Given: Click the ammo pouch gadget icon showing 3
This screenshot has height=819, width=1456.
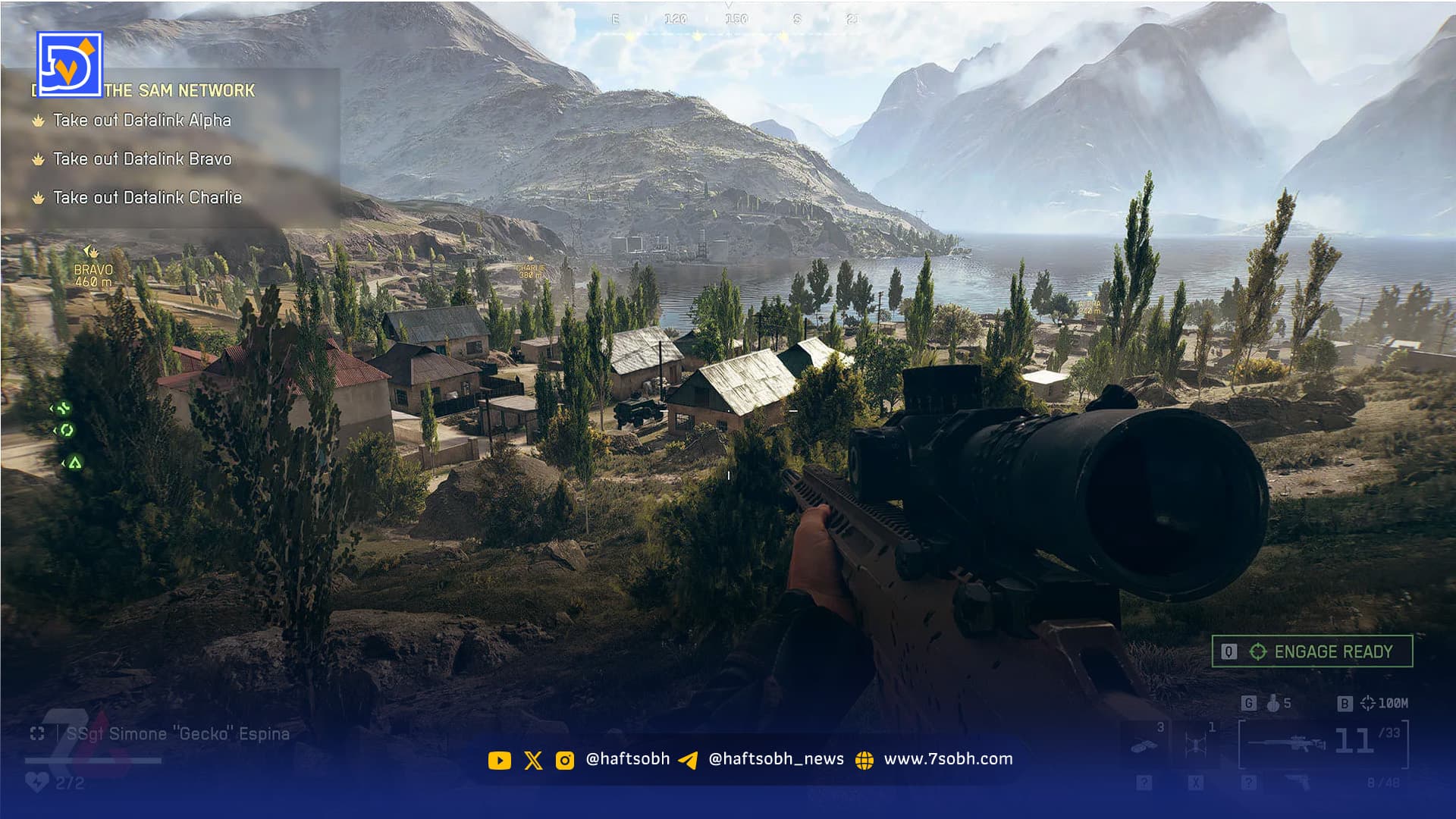Looking at the screenshot, I should (x=1144, y=744).
